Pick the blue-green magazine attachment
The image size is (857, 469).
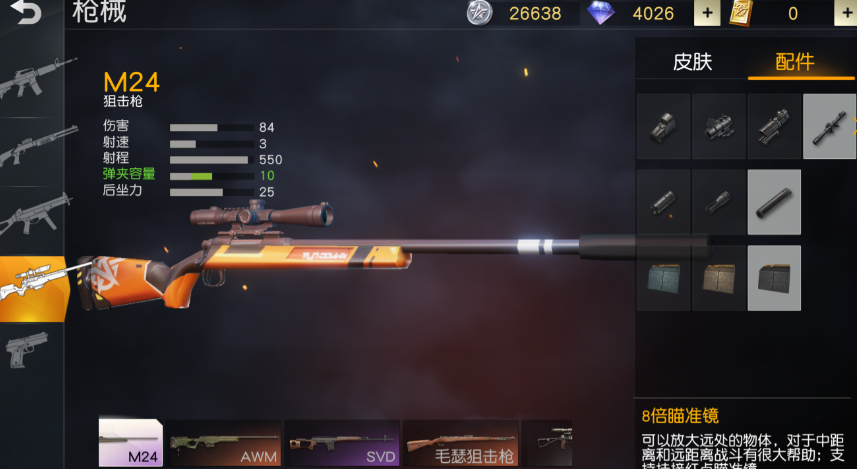tap(664, 277)
